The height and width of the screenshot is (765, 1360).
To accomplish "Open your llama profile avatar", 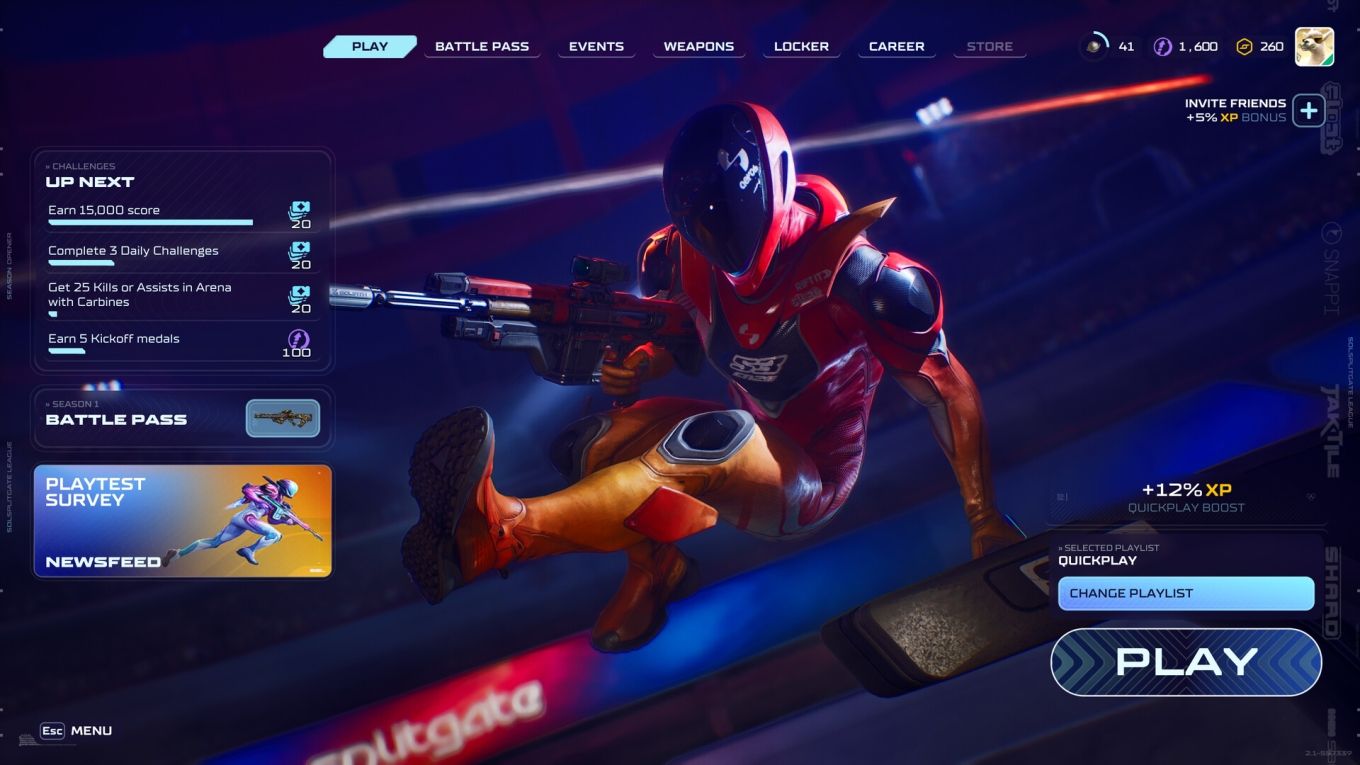I will [x=1317, y=45].
